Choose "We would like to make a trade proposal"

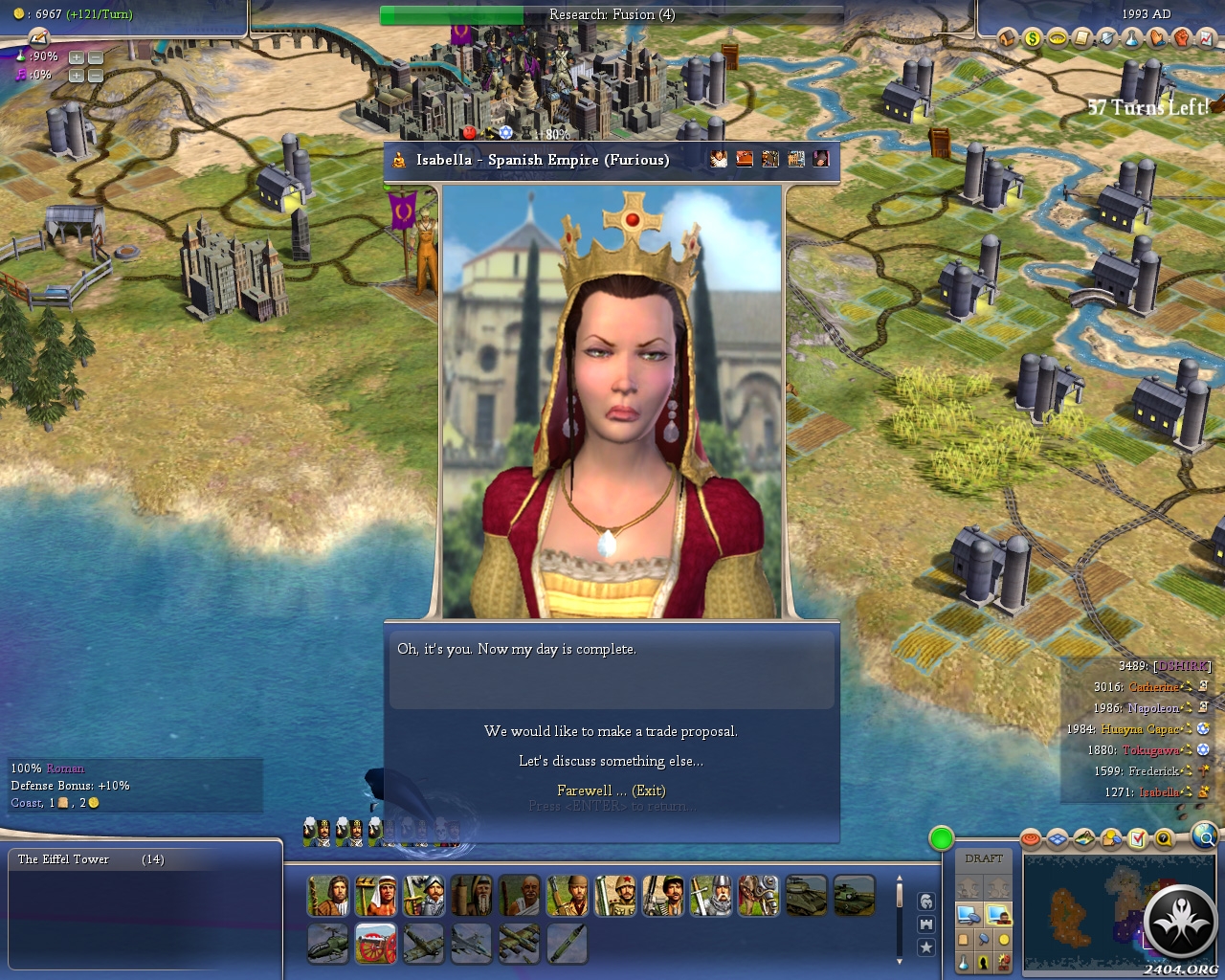611,731
